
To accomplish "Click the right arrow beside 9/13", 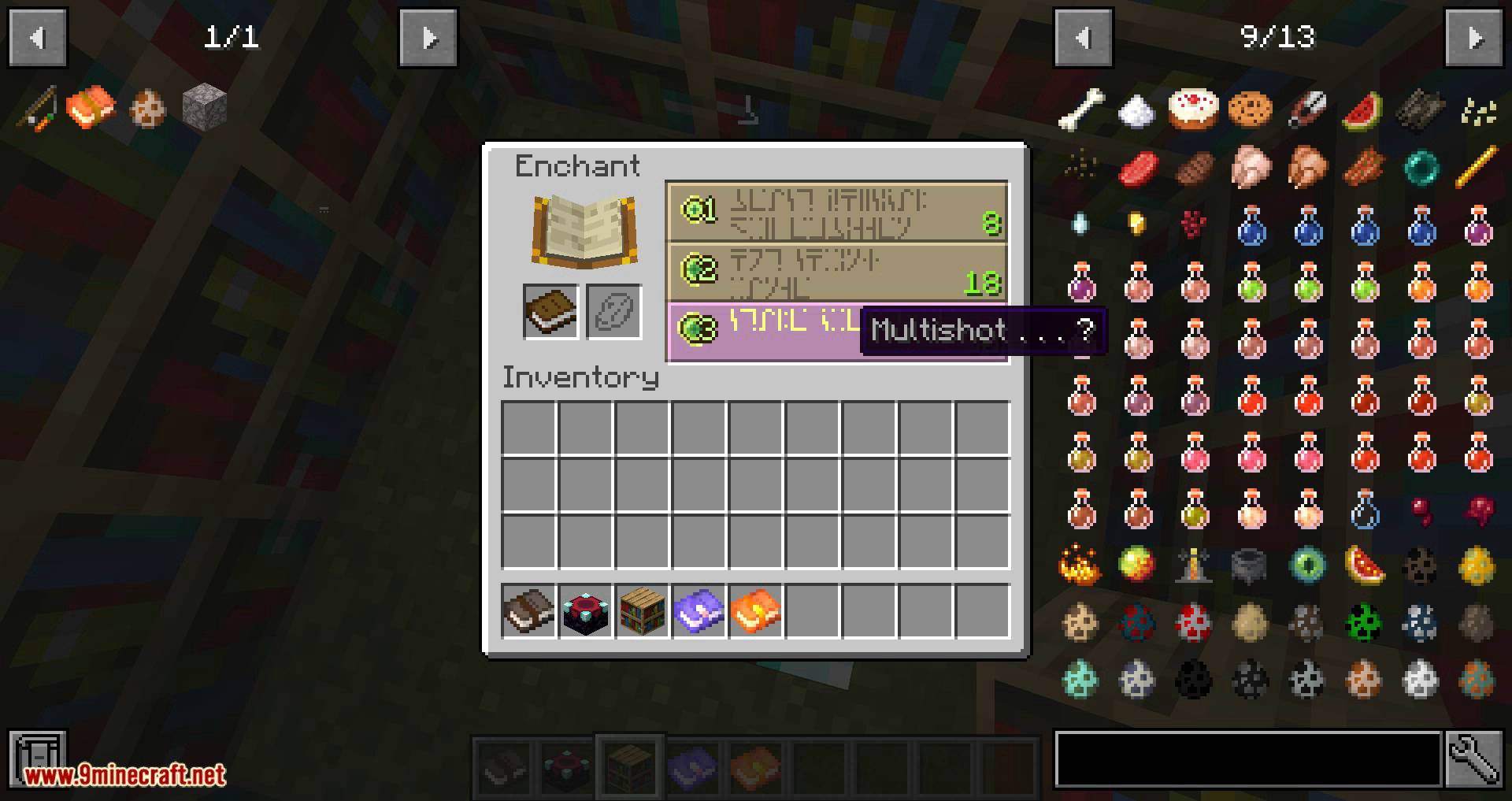I will click(1474, 38).
